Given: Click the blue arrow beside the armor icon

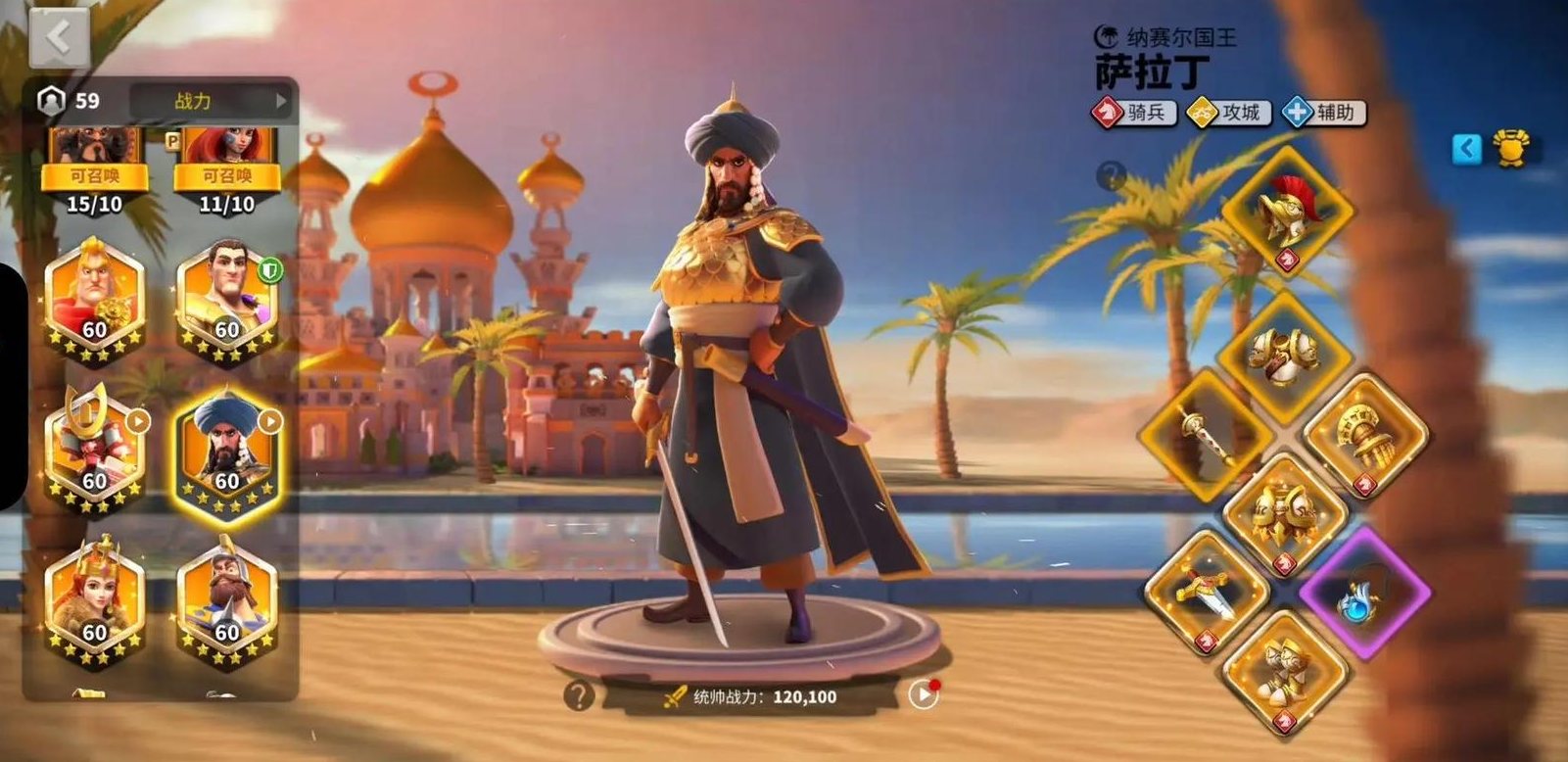Looking at the screenshot, I should click(x=1466, y=149).
